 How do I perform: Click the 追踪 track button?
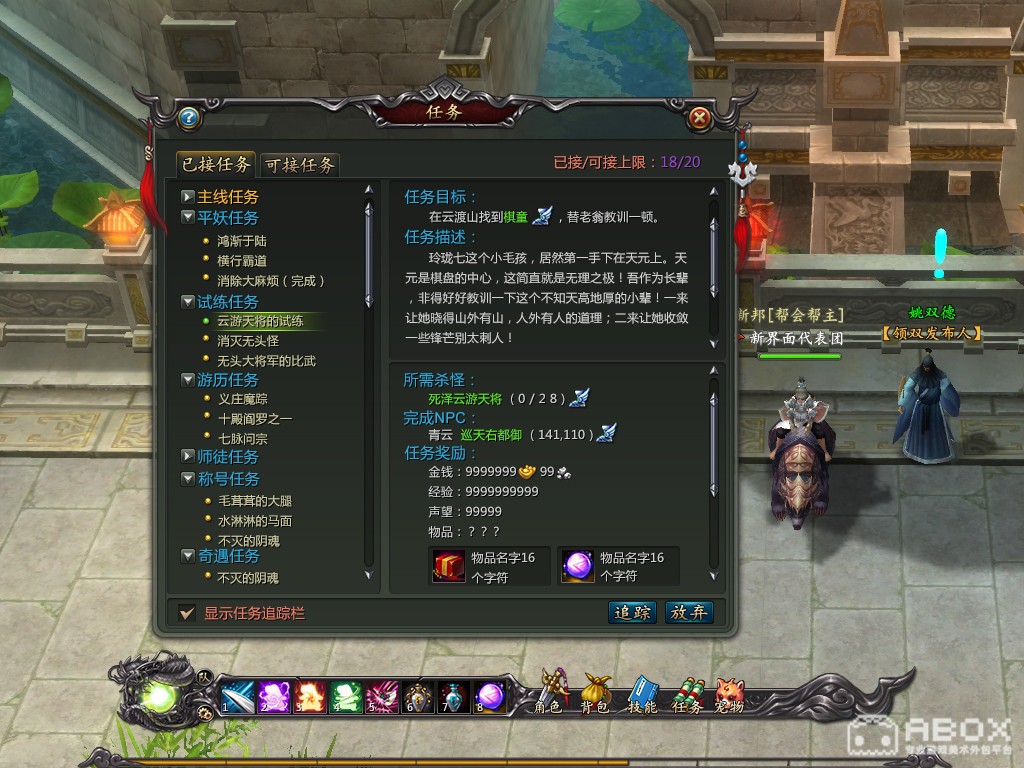(x=632, y=613)
